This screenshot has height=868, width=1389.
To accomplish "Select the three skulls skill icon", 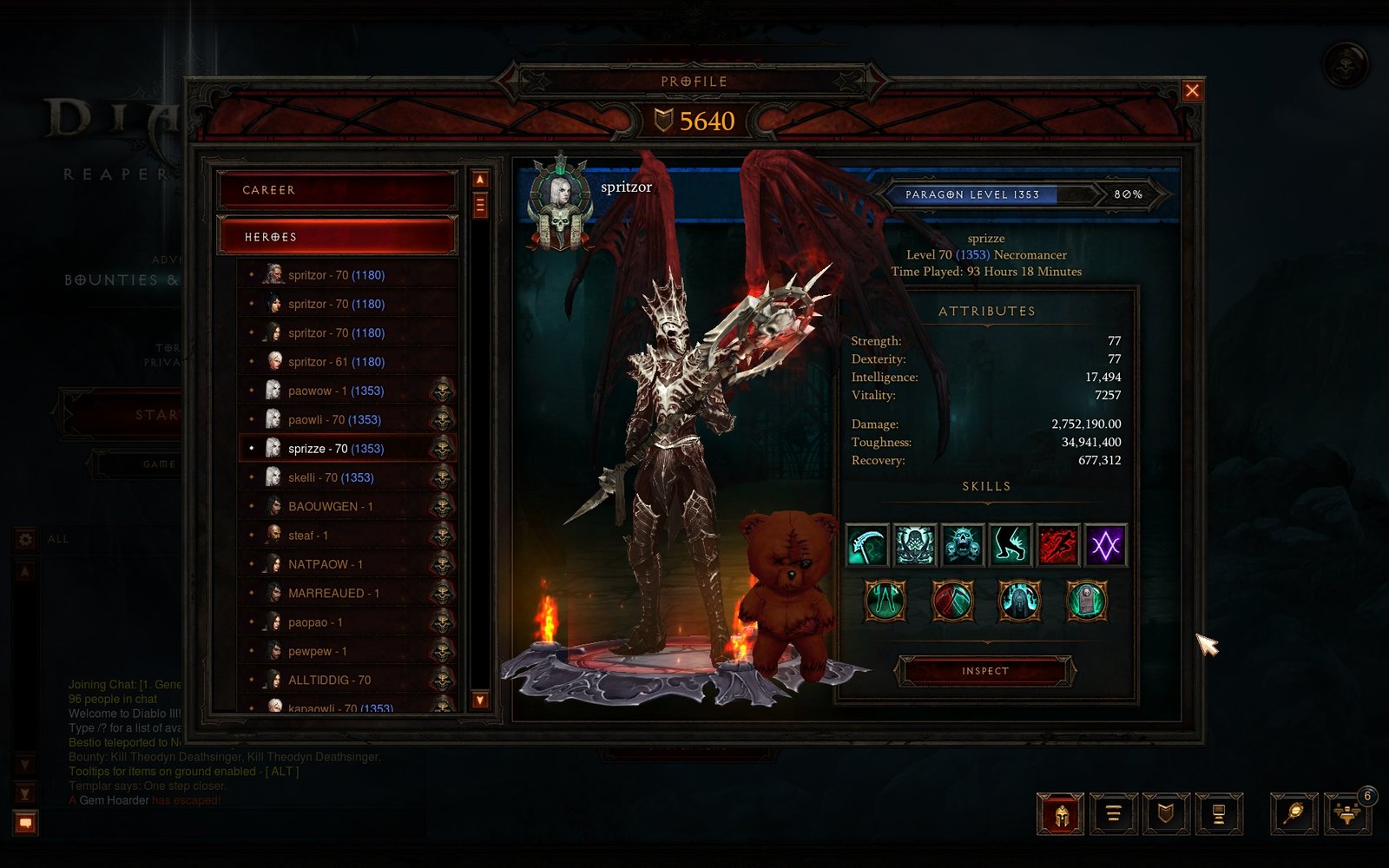I will point(962,545).
